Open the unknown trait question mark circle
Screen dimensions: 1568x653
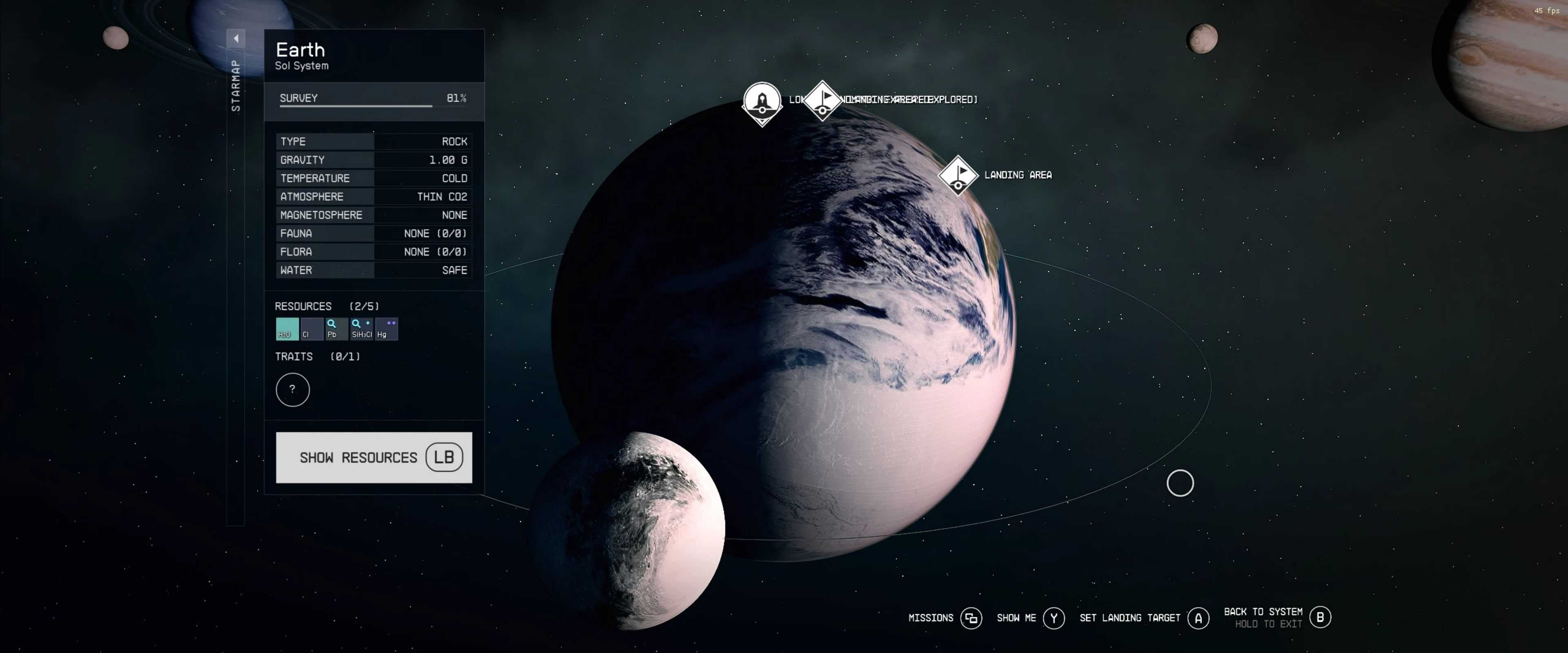click(292, 390)
